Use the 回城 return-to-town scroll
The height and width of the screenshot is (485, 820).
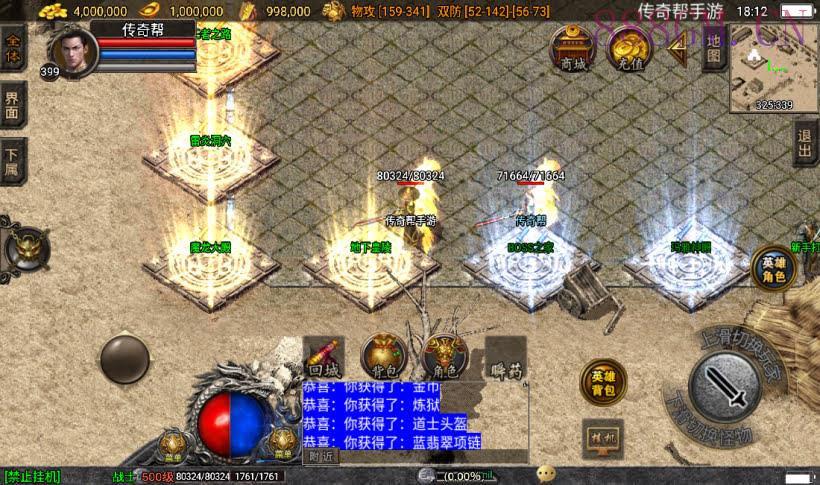pyautogui.click(x=324, y=358)
